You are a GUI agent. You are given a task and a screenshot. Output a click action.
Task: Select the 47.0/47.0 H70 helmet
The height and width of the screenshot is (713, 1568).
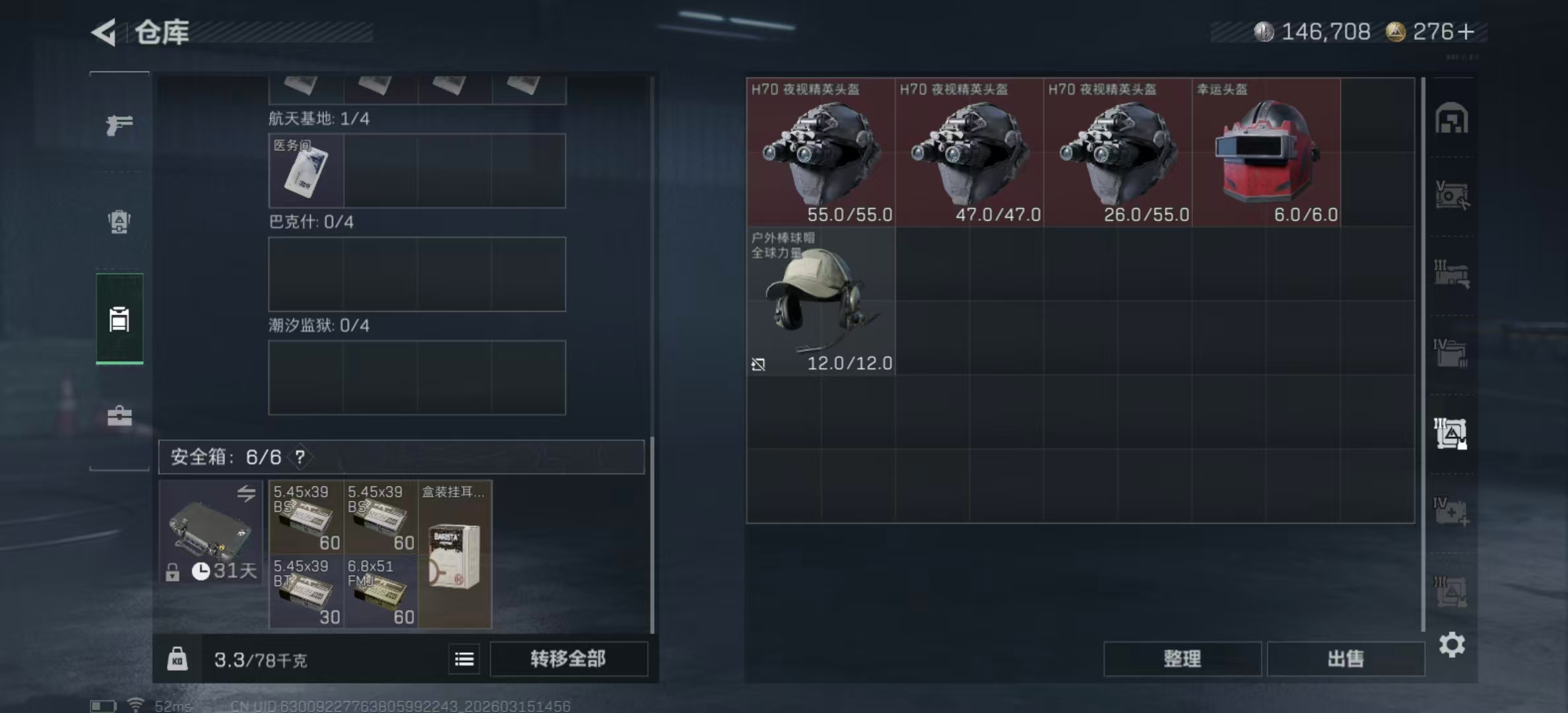(x=969, y=153)
